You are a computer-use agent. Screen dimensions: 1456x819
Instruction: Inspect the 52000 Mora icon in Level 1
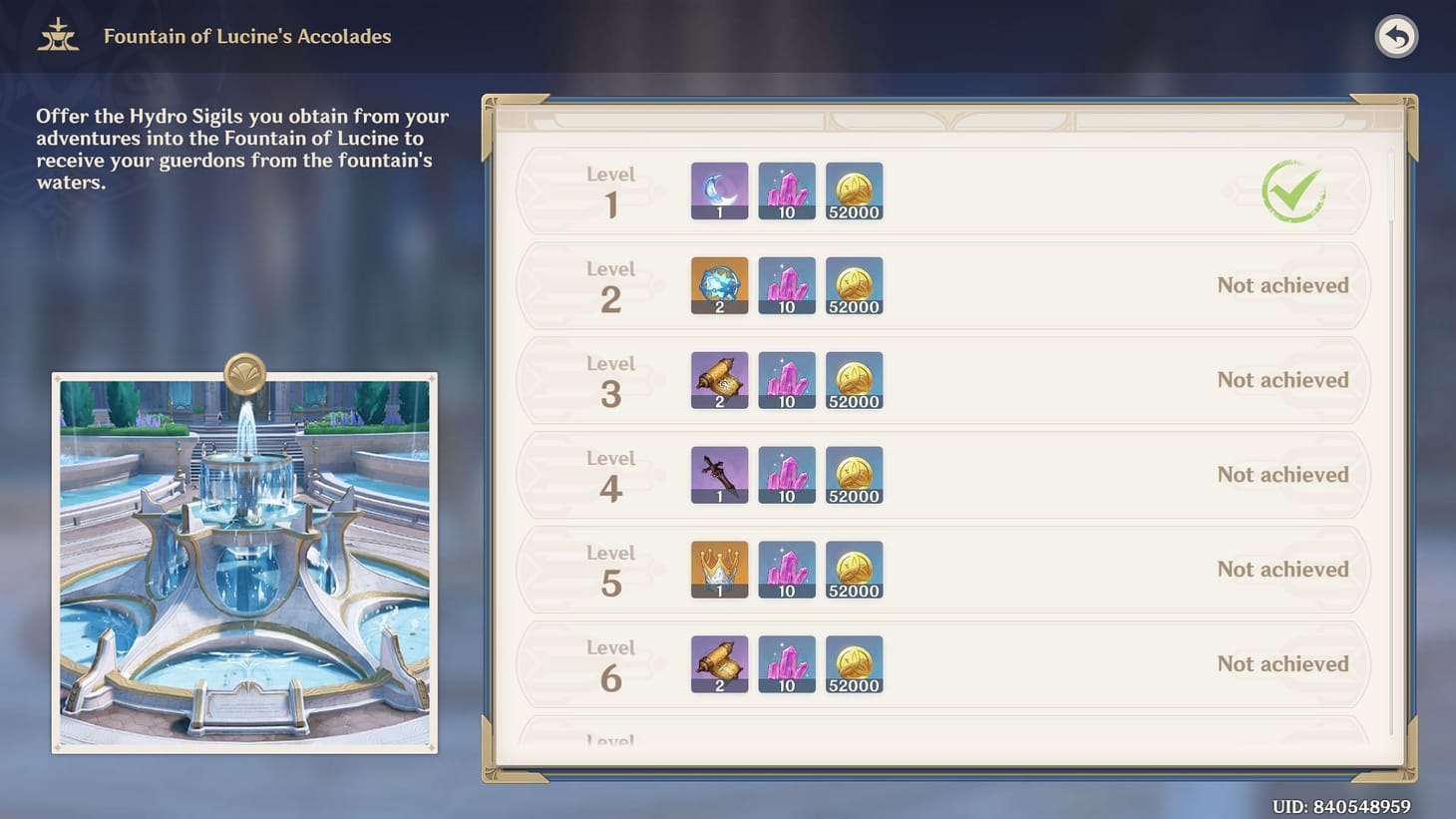854,191
